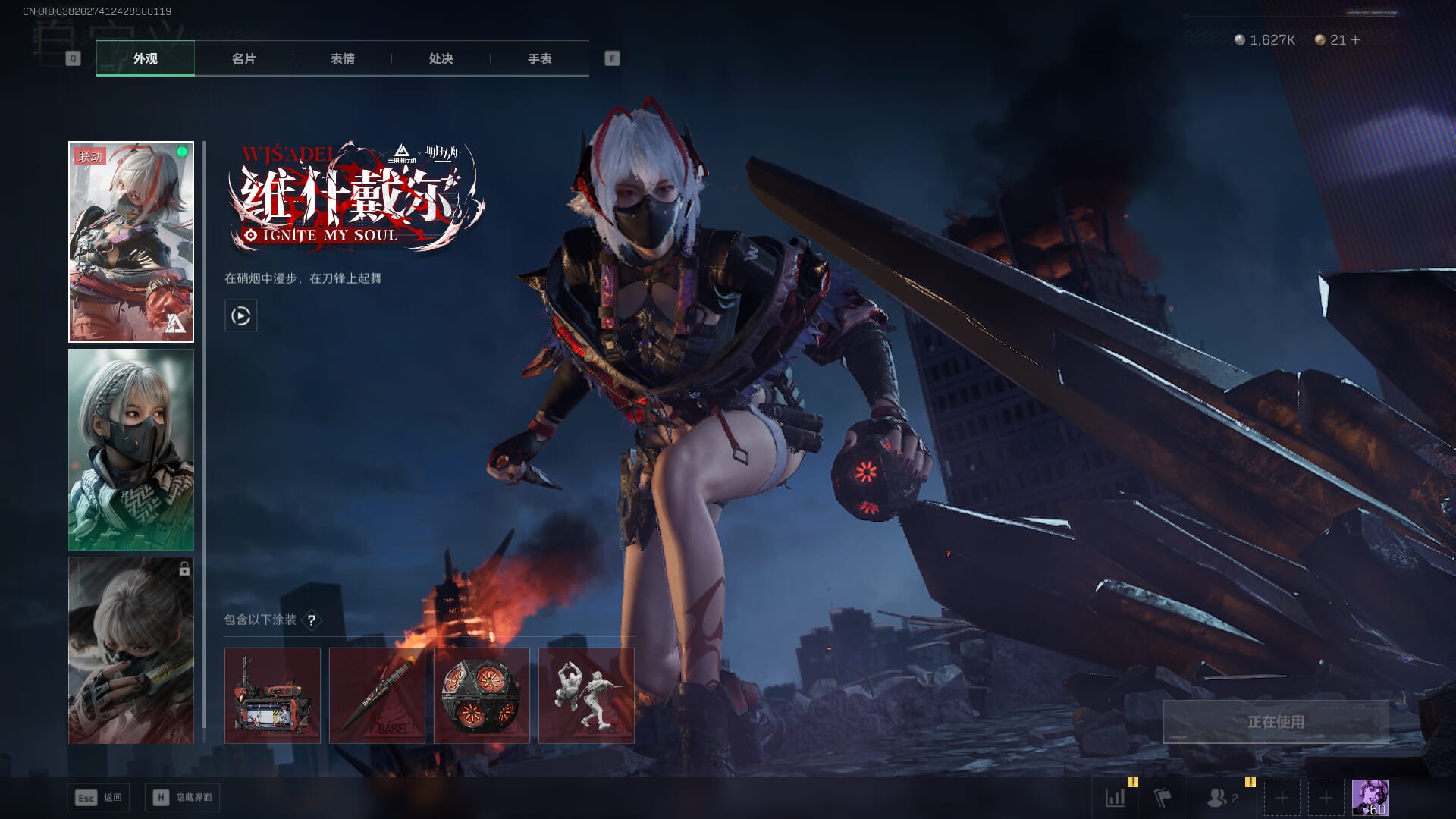1456x819 pixels.
Task: Preview the execution animation item
Action: click(x=586, y=695)
